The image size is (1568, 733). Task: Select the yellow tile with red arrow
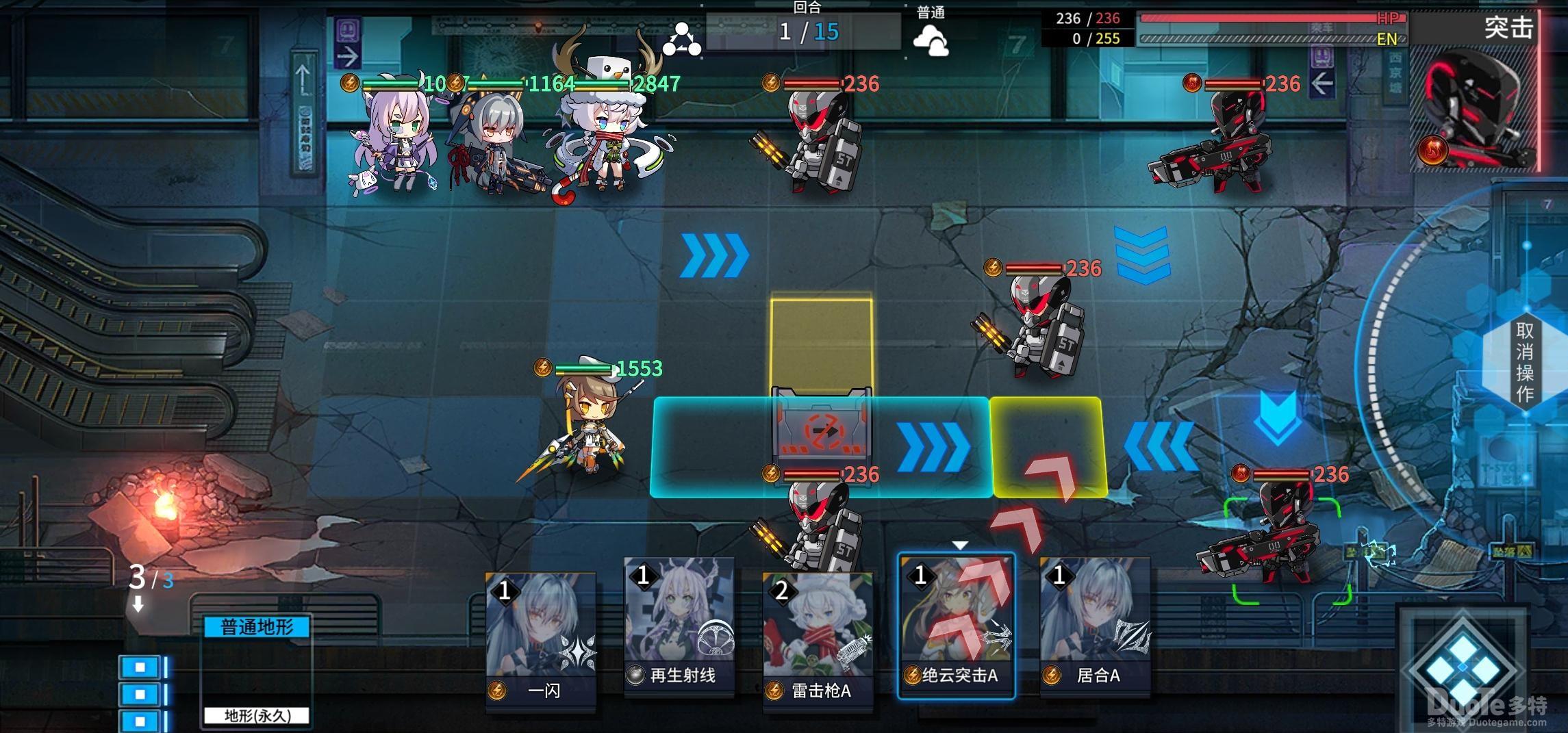[1048, 446]
